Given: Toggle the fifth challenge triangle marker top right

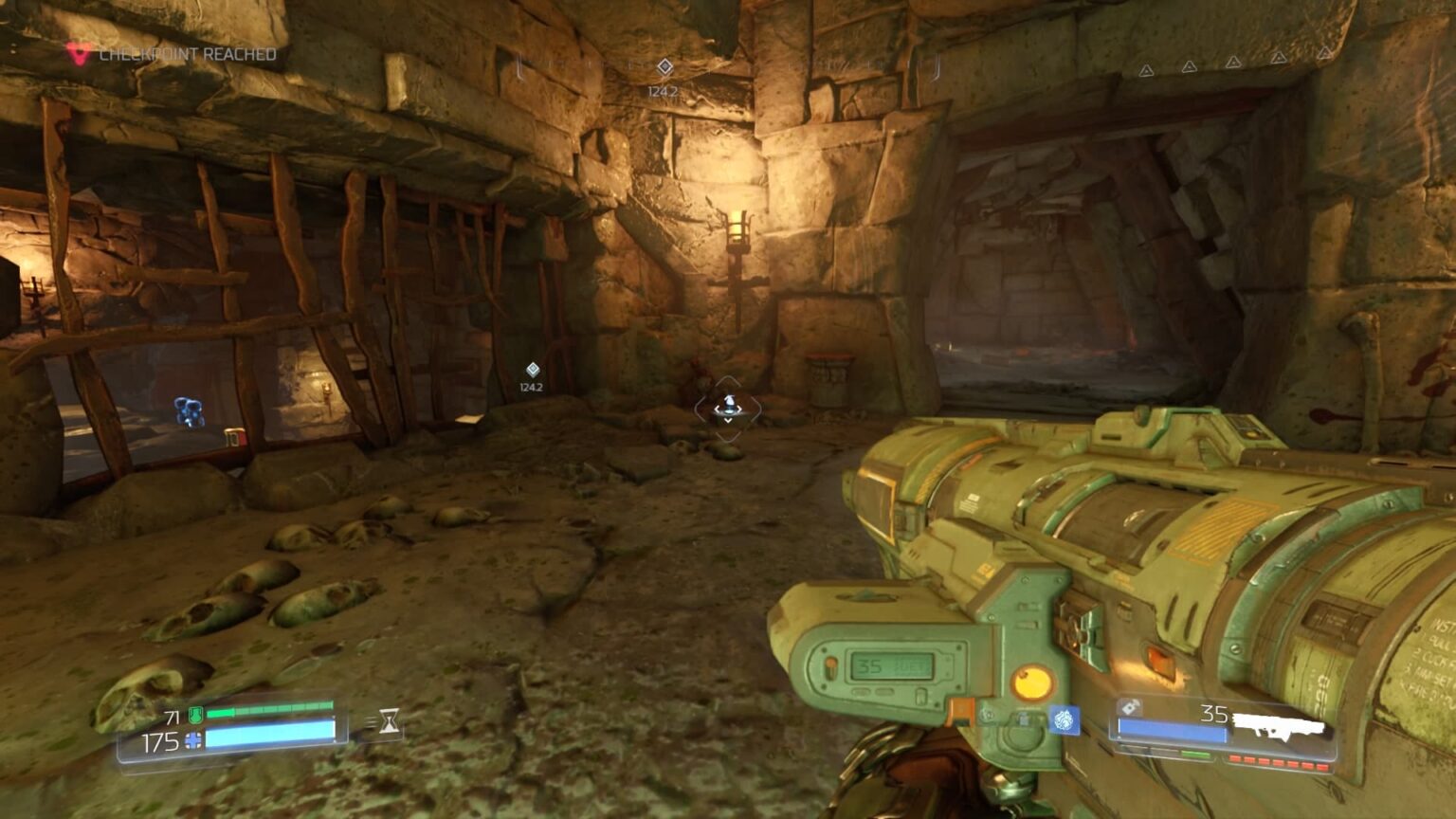Looking at the screenshot, I should (x=1324, y=55).
